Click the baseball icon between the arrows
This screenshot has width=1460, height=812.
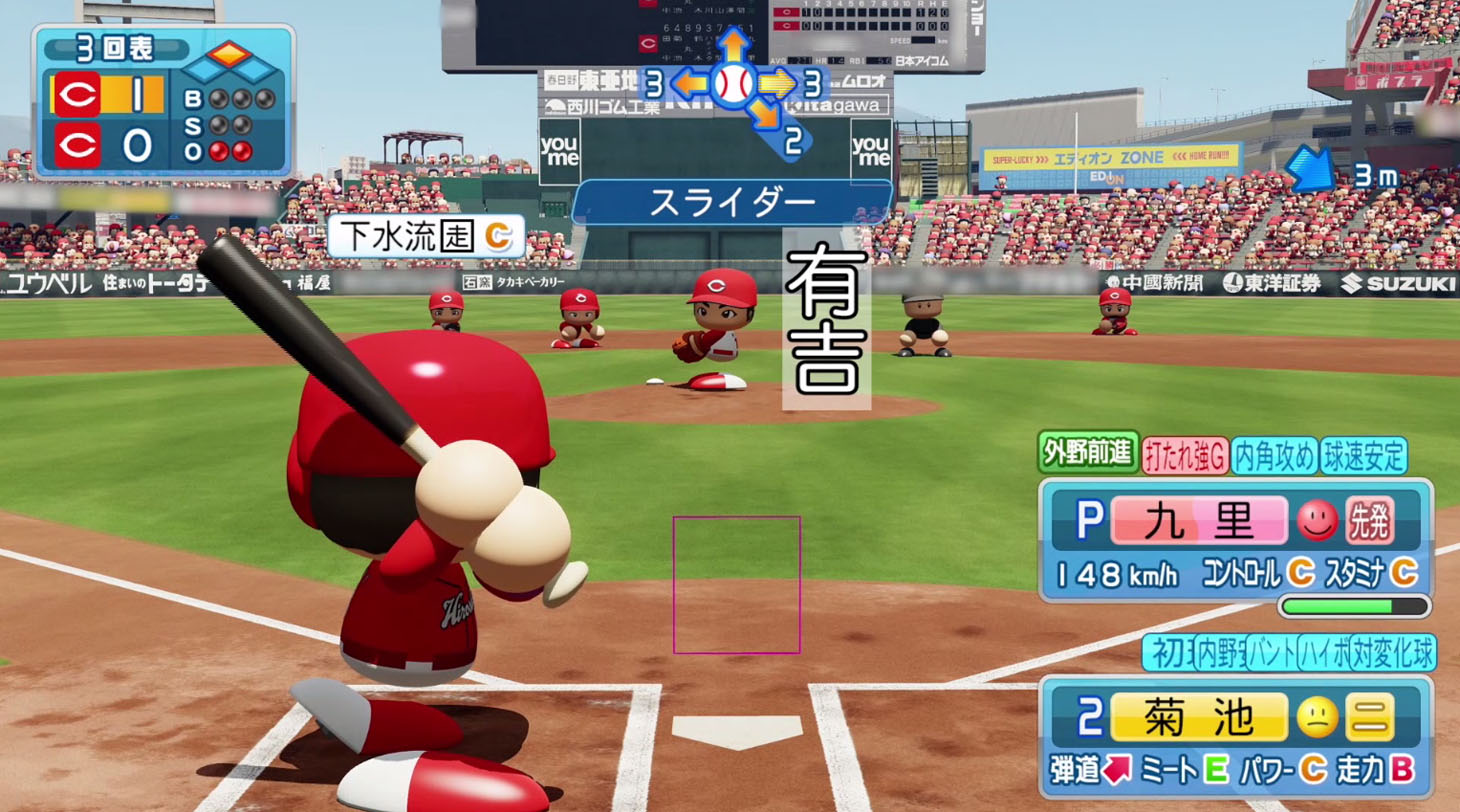click(x=733, y=85)
